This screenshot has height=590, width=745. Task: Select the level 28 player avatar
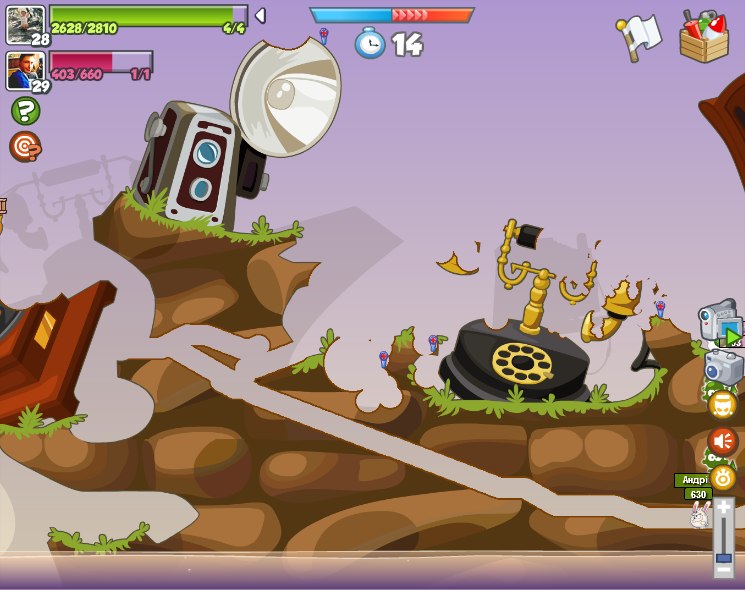25,24
